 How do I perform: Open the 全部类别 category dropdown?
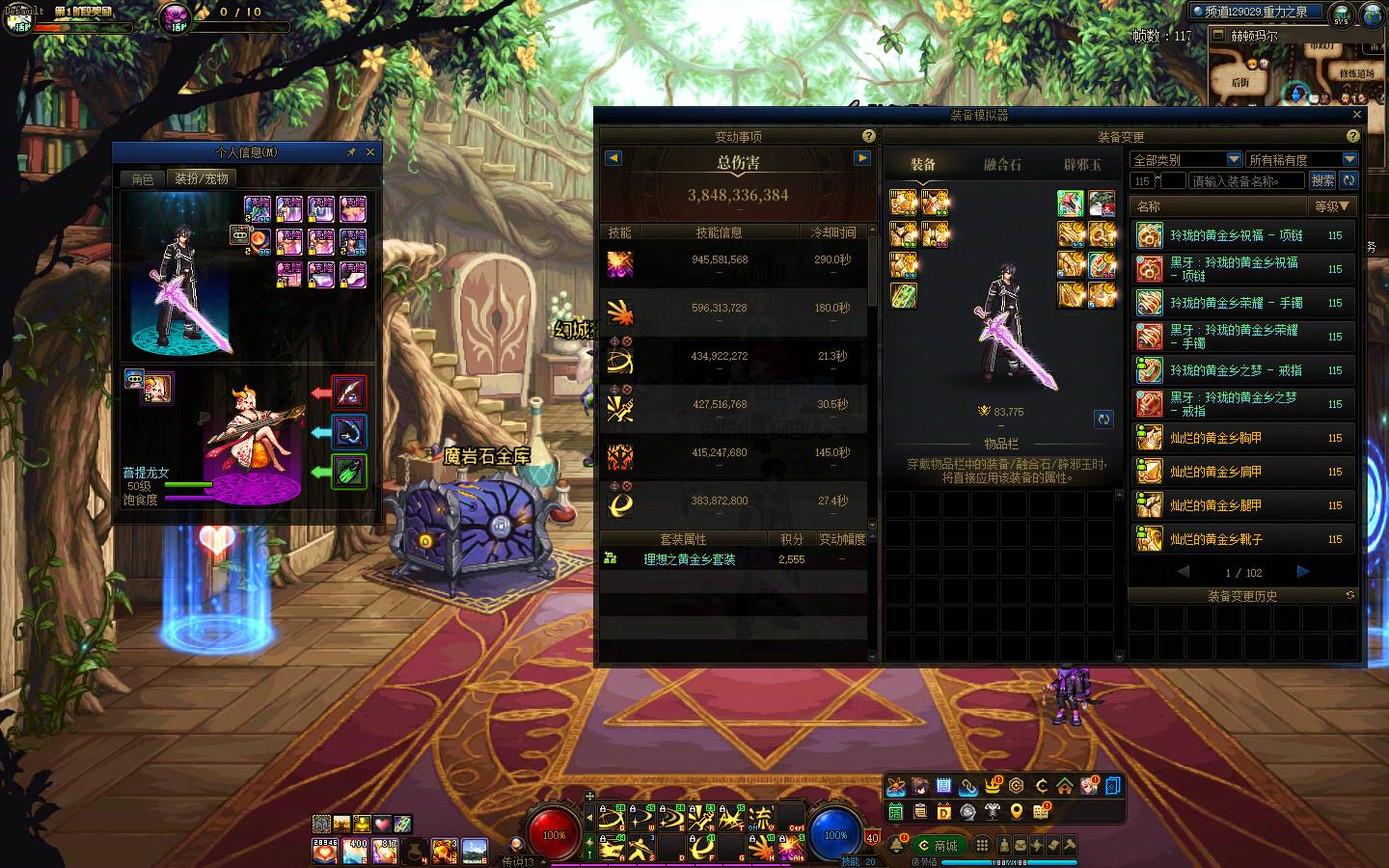click(1185, 159)
